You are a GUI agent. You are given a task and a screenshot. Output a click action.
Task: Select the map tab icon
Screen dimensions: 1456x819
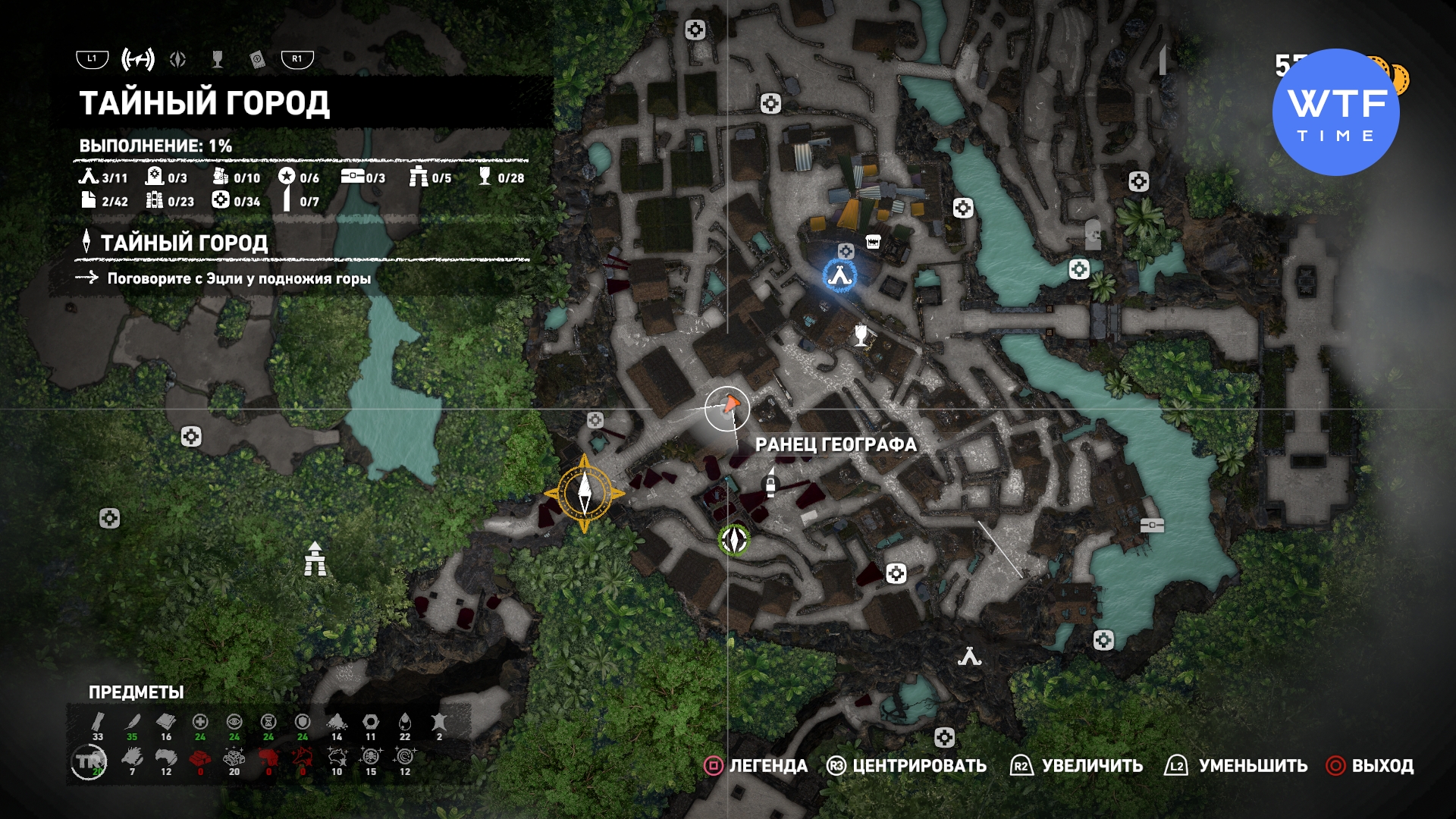tap(138, 59)
